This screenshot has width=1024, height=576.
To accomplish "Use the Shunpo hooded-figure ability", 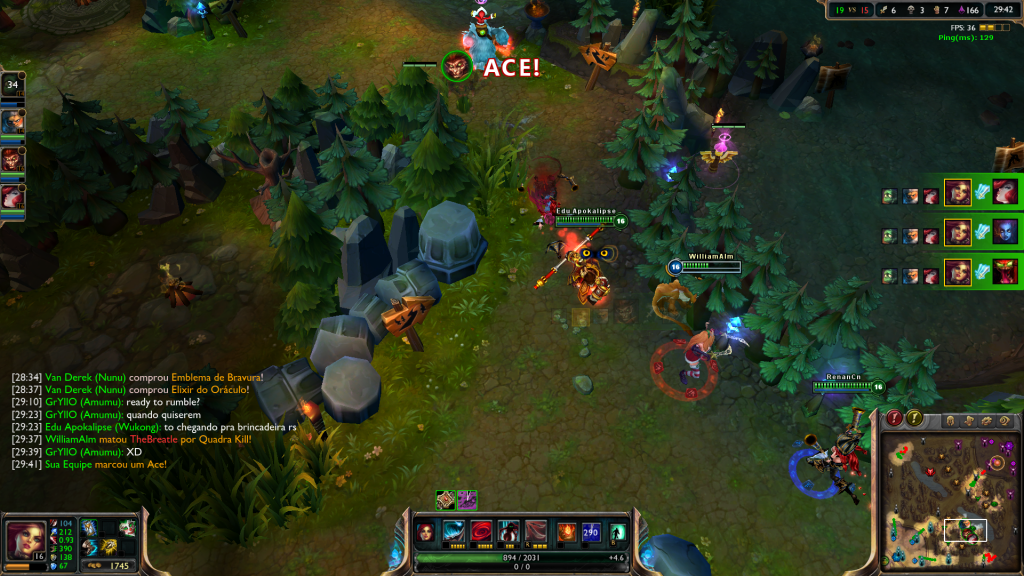I will pyautogui.click(x=510, y=531).
